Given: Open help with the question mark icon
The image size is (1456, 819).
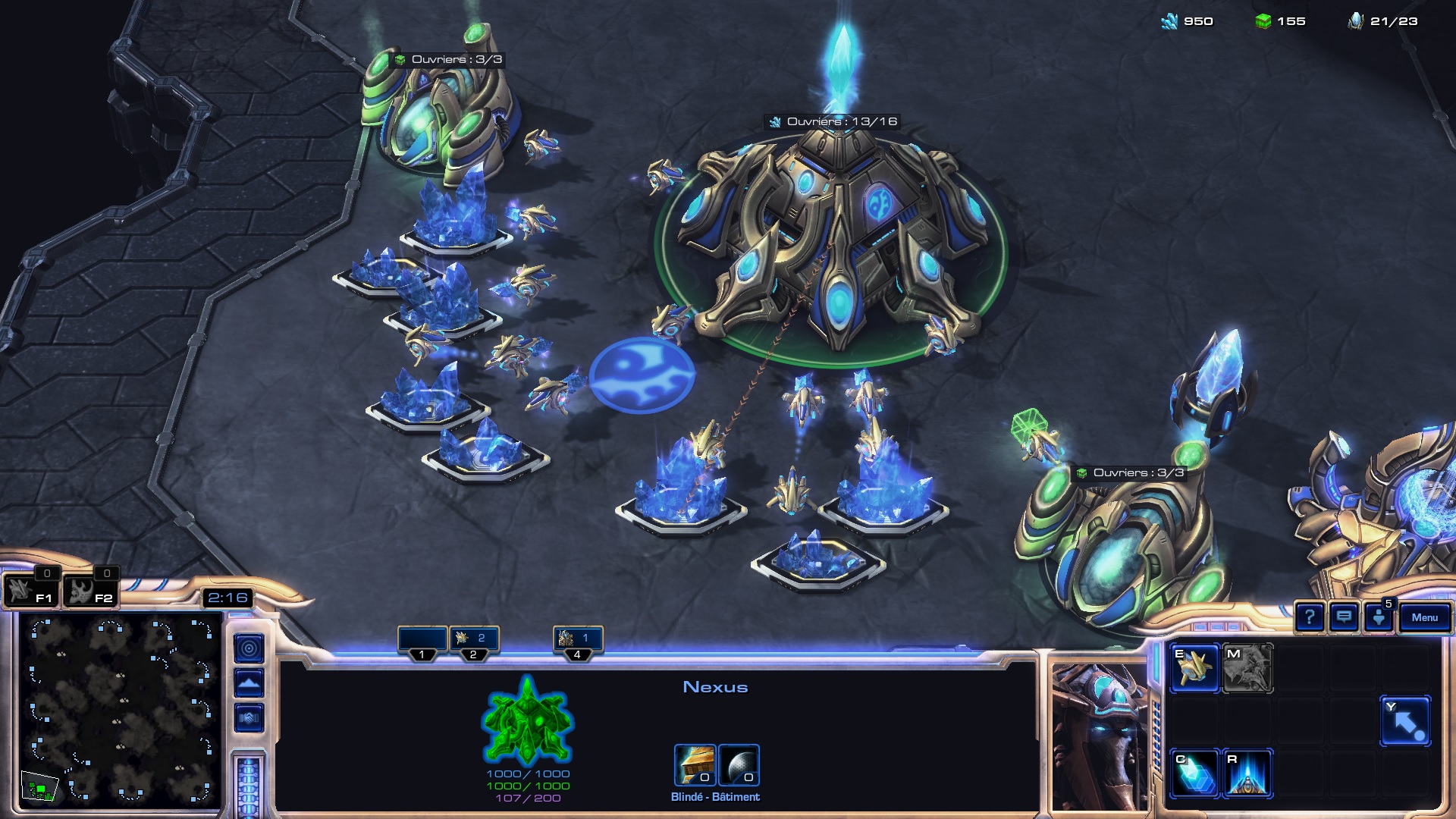Looking at the screenshot, I should (x=1309, y=617).
